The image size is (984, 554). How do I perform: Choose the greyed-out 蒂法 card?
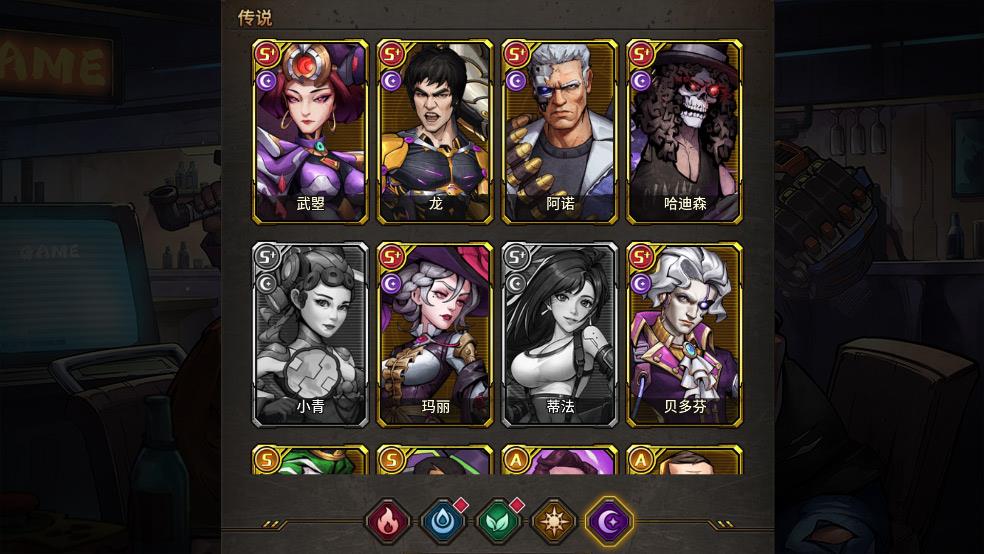pos(560,334)
